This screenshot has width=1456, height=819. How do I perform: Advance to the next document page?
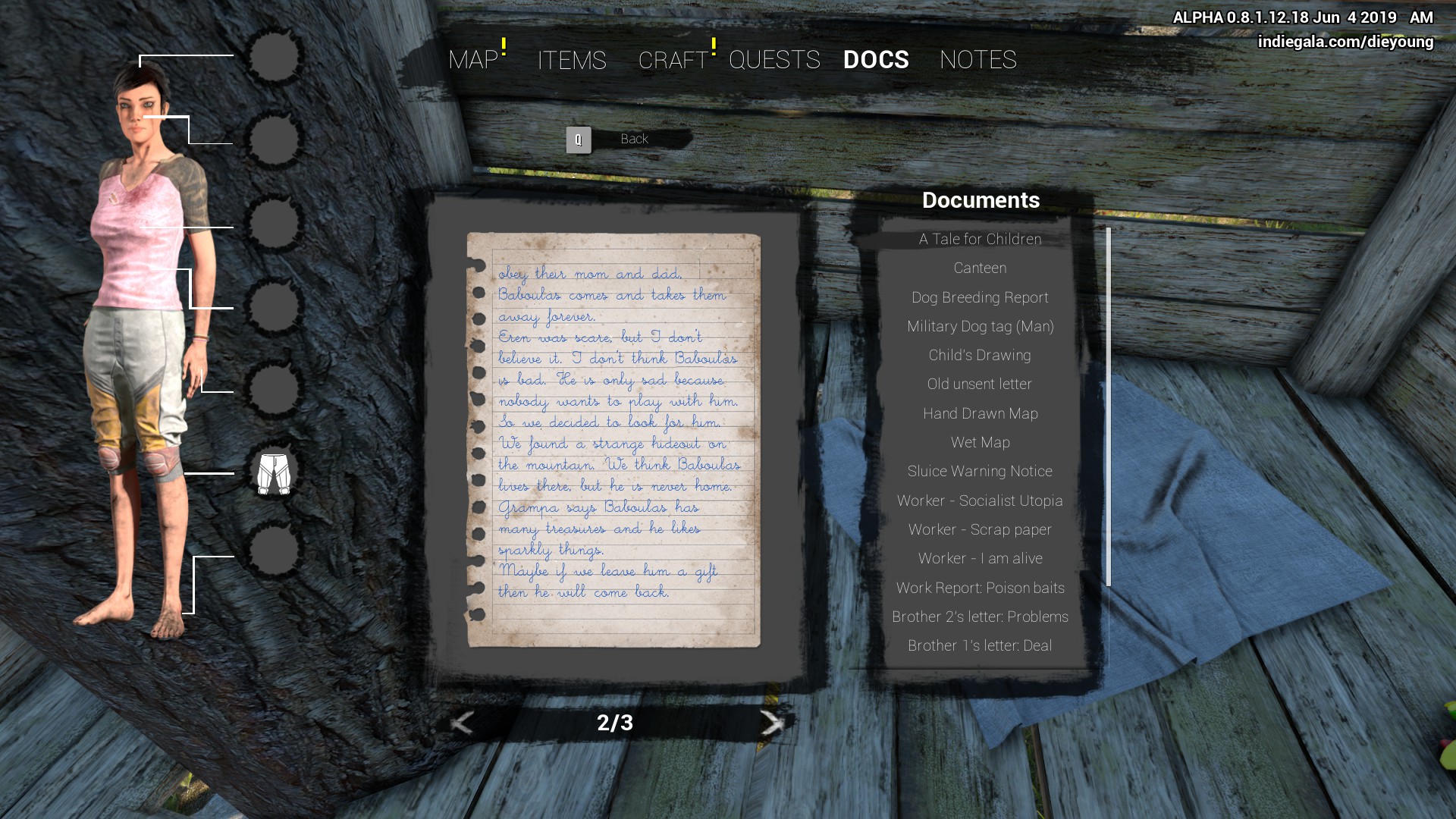tap(771, 723)
